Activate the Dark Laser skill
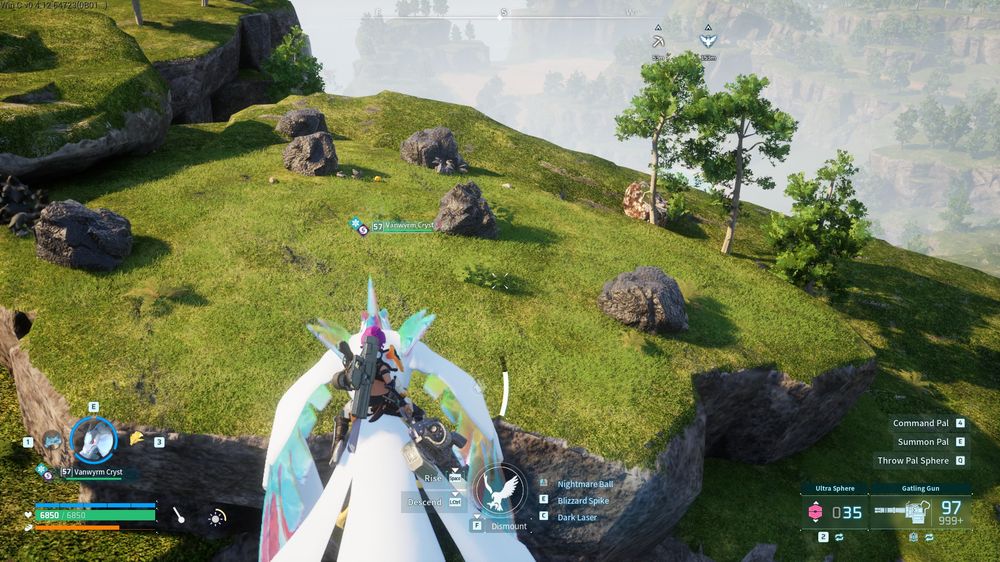 [x=579, y=515]
